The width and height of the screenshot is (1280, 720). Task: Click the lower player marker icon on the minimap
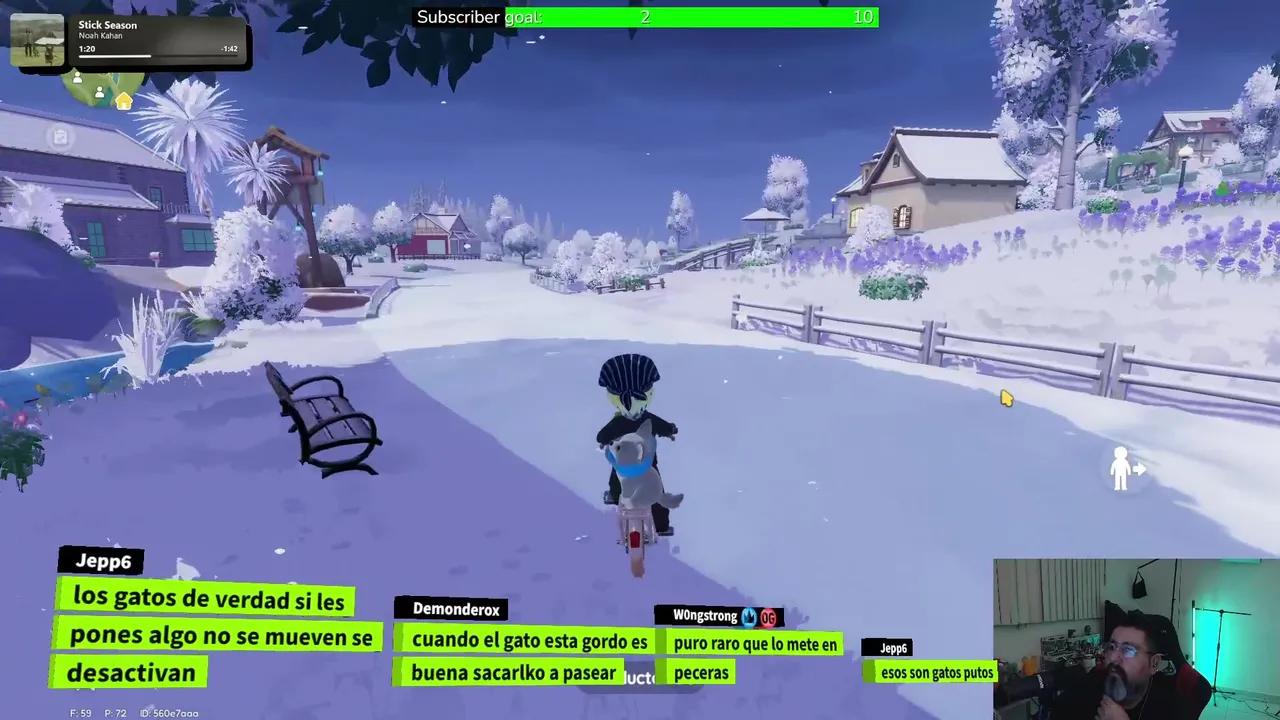click(x=99, y=92)
